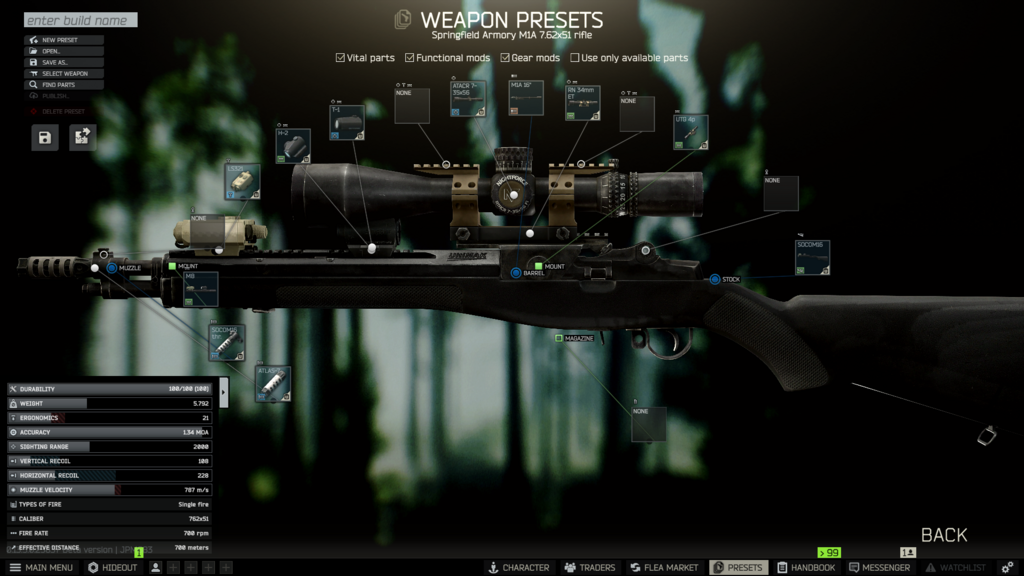Open the Flea Market tab

(x=663, y=567)
